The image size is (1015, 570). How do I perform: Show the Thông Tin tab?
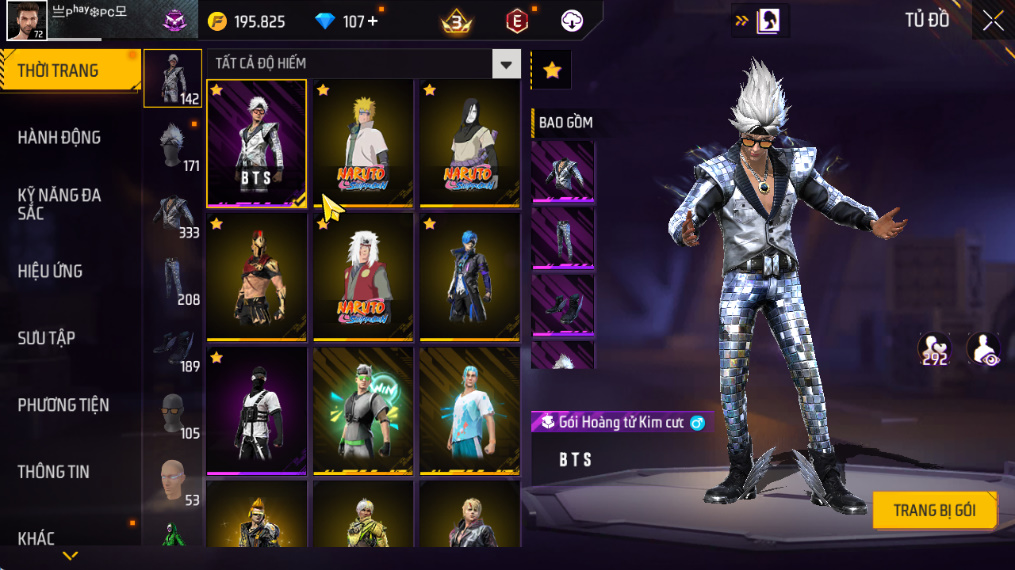[53, 472]
